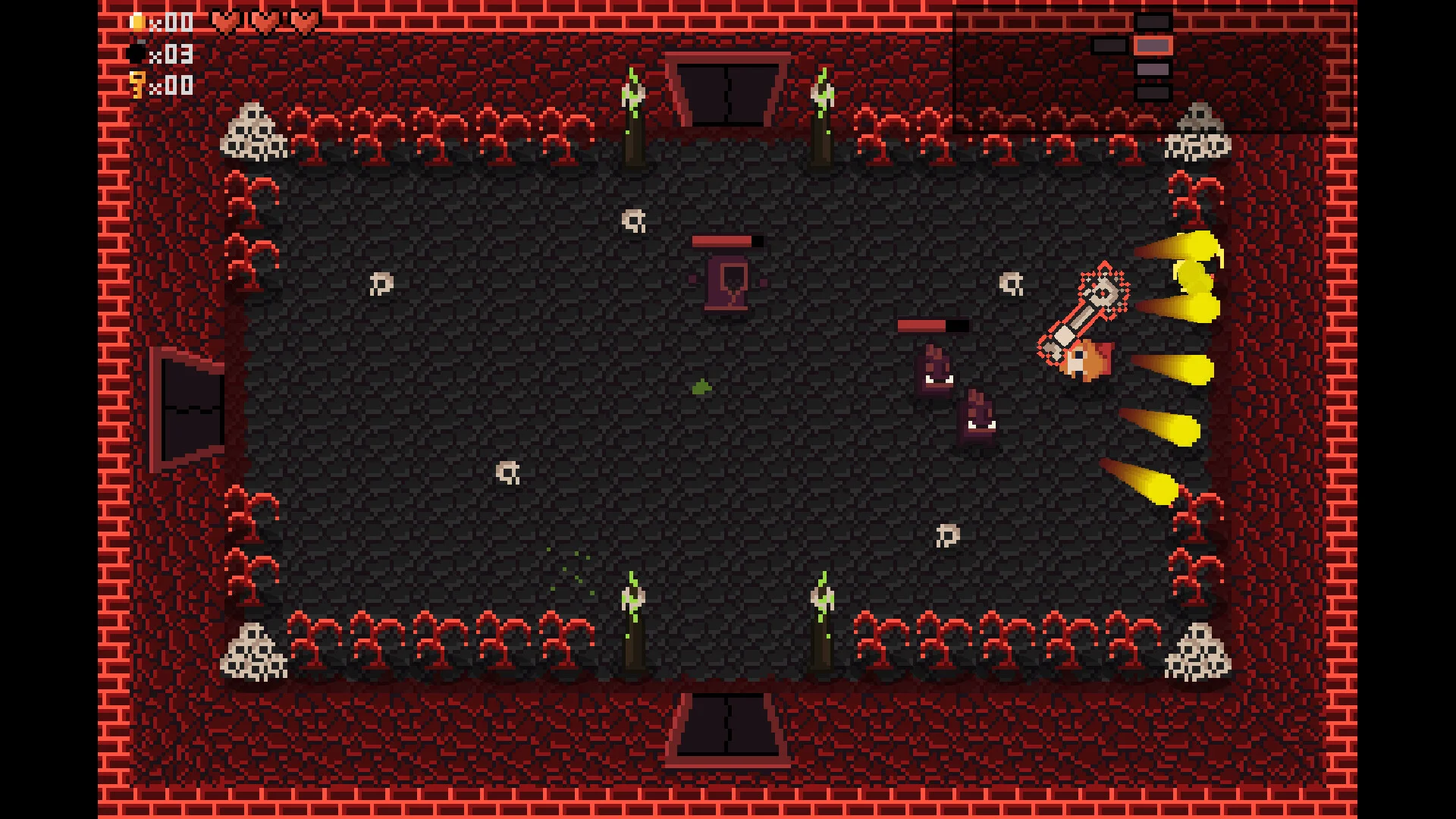Image resolution: width=1456 pixels, height=819 pixels.
Task: Select the highlighted current room on the minimap
Action: 1153,45
